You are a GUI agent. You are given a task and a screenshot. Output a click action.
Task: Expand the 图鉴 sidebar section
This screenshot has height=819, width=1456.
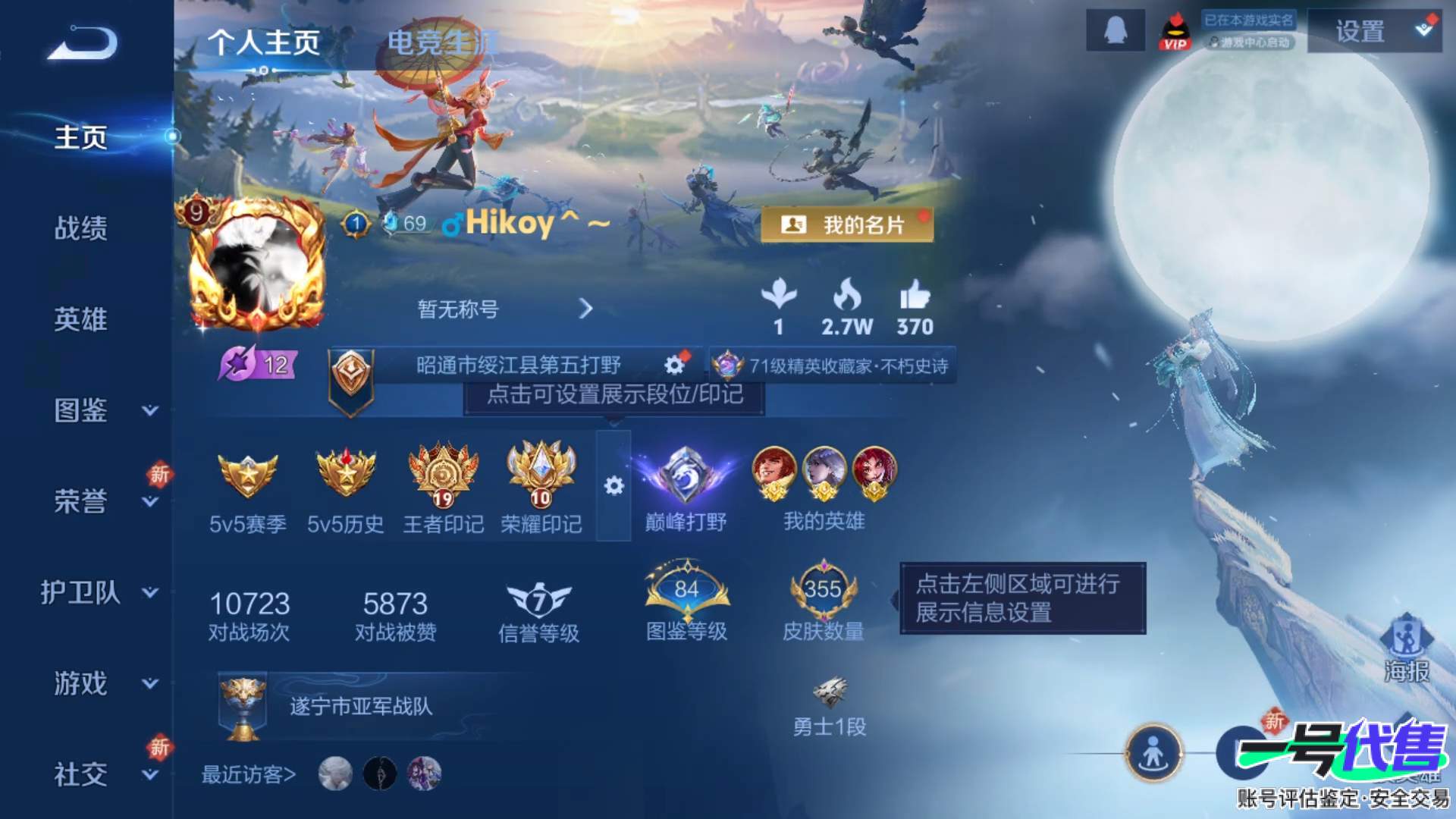[x=80, y=411]
